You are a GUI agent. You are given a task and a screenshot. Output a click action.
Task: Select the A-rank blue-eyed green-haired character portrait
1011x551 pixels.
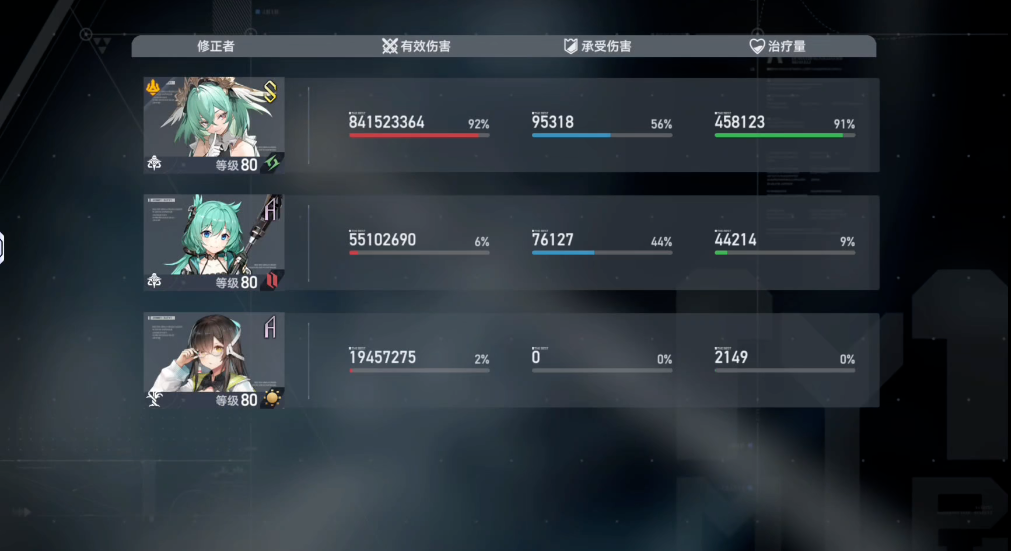click(214, 242)
